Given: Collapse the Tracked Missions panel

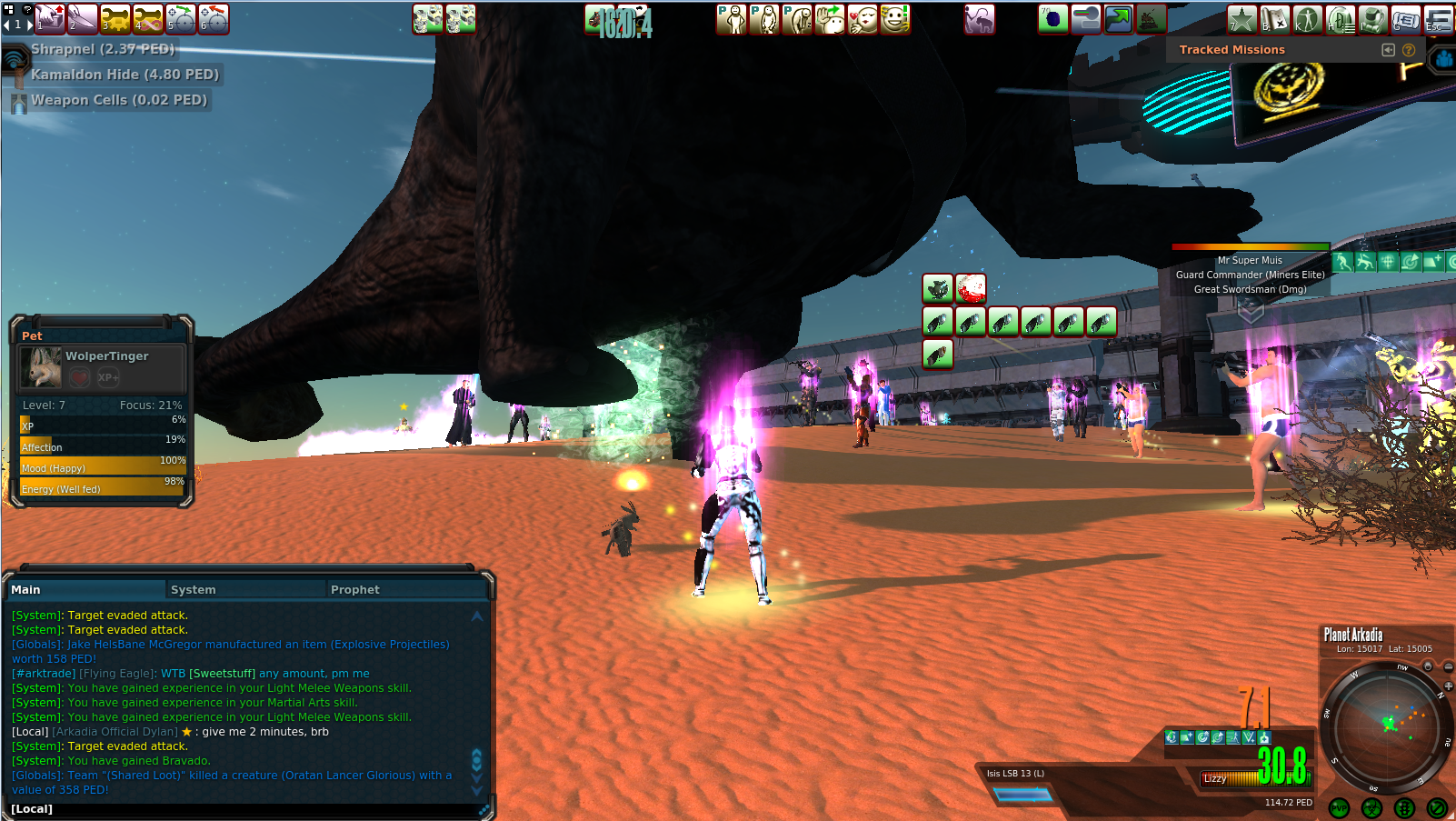Looking at the screenshot, I should tap(1388, 50).
